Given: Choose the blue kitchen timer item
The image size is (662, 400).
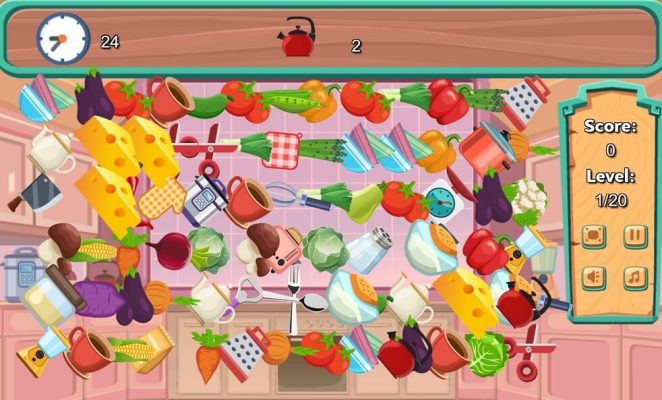Looking at the screenshot, I should coord(440,199).
